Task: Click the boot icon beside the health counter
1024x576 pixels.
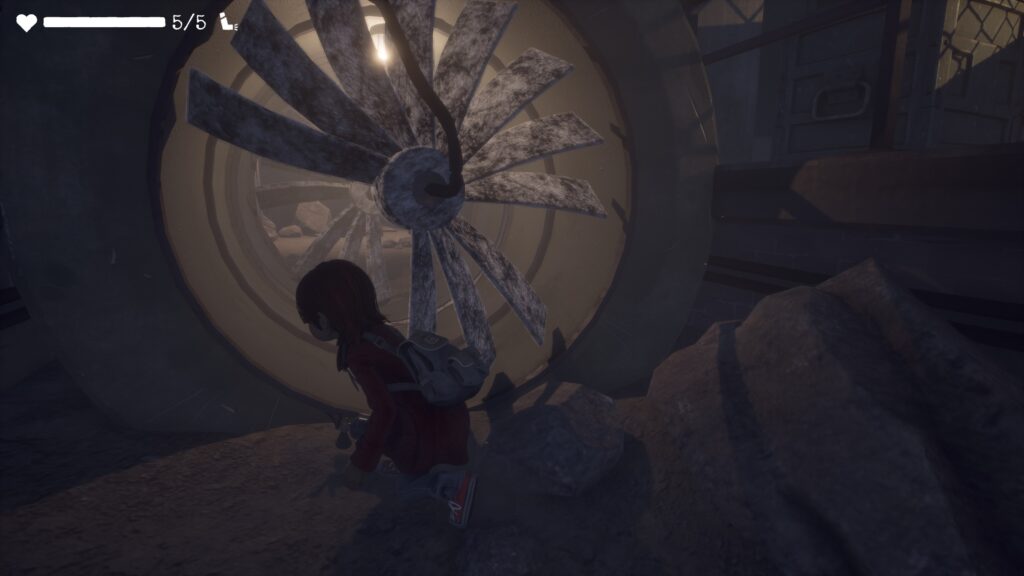Action: (229, 22)
